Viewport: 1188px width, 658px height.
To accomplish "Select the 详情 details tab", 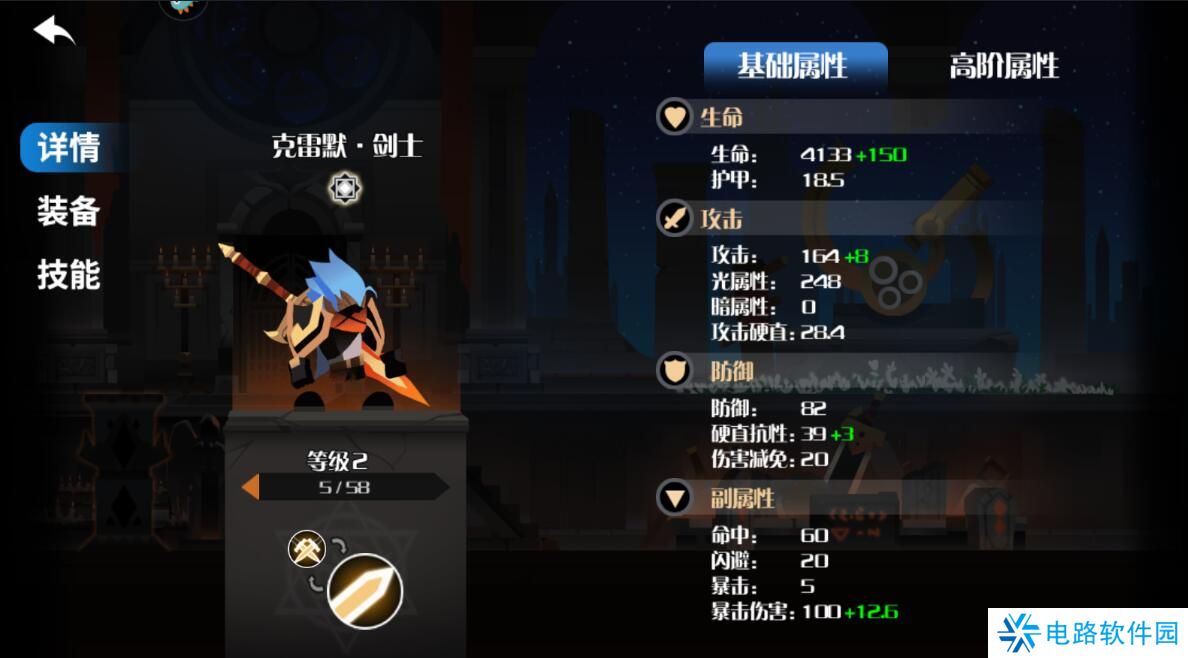I will pos(67,148).
